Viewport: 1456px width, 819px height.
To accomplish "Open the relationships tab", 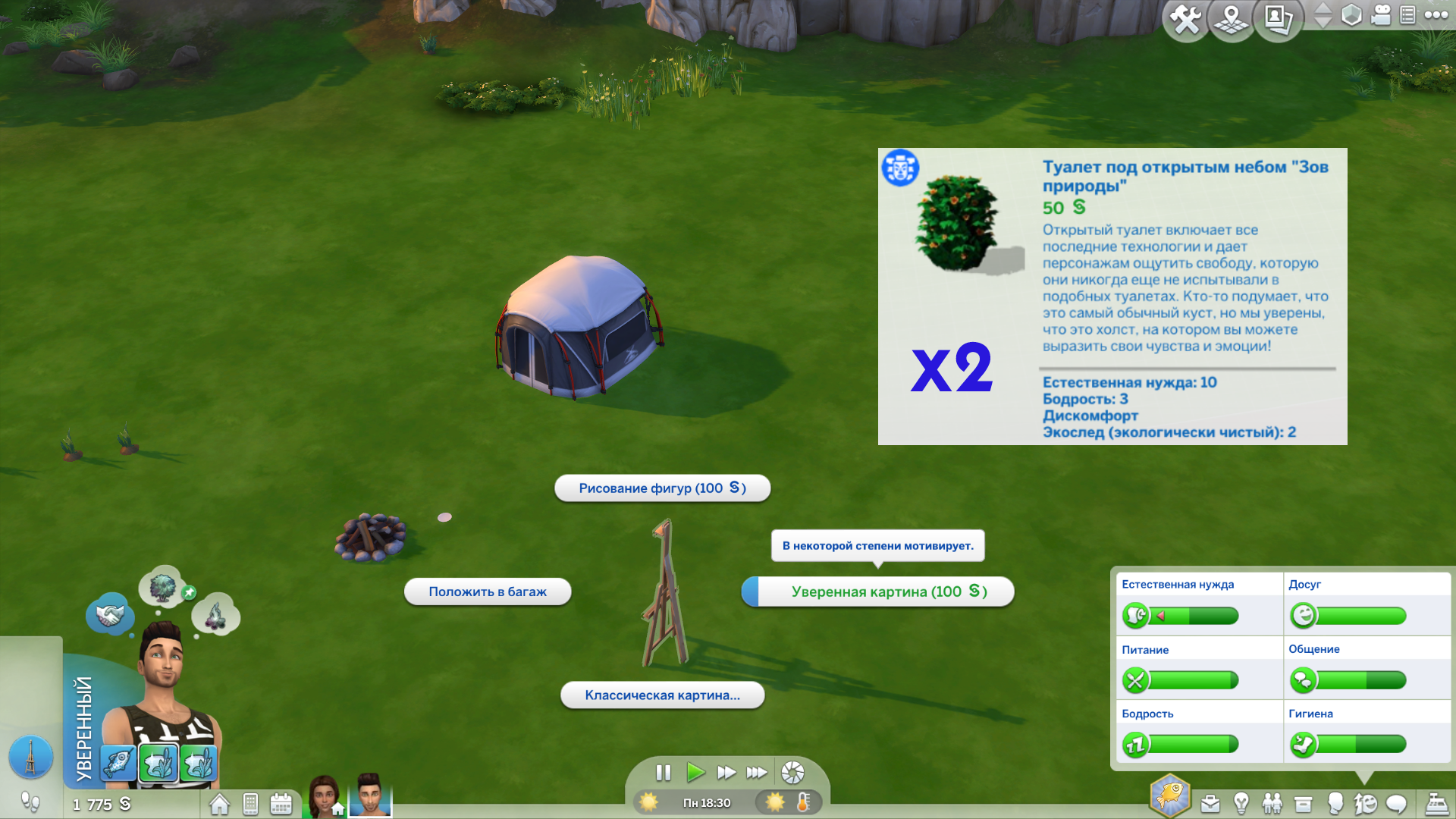I will (1272, 803).
